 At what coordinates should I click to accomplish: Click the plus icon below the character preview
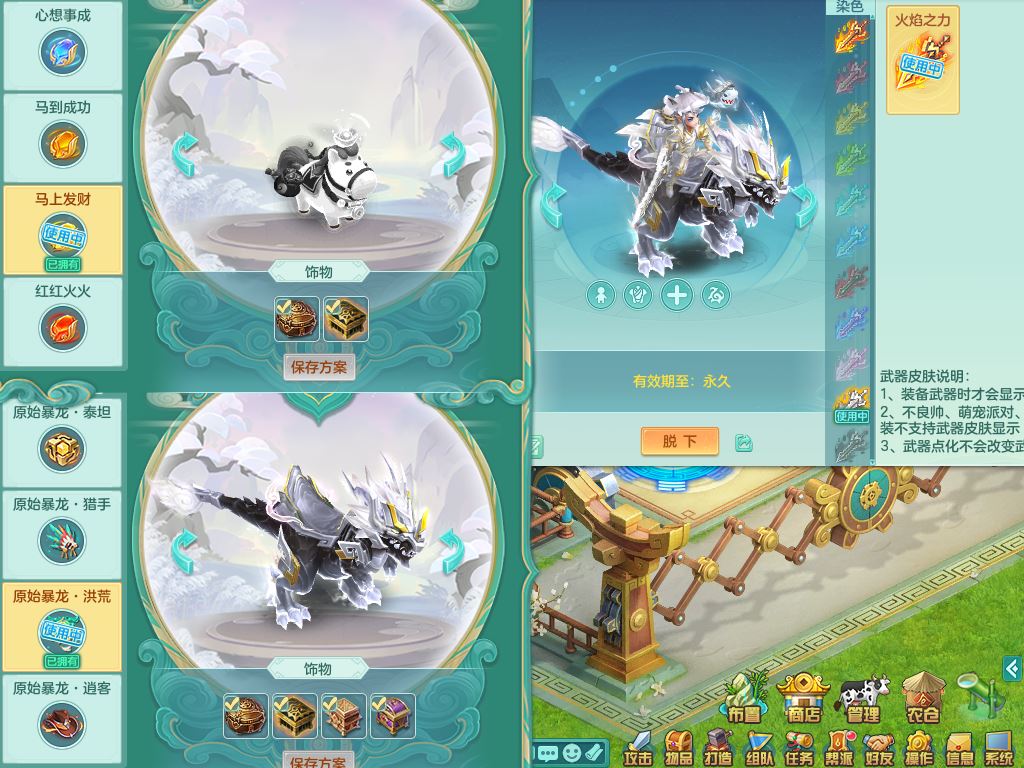[x=677, y=294]
